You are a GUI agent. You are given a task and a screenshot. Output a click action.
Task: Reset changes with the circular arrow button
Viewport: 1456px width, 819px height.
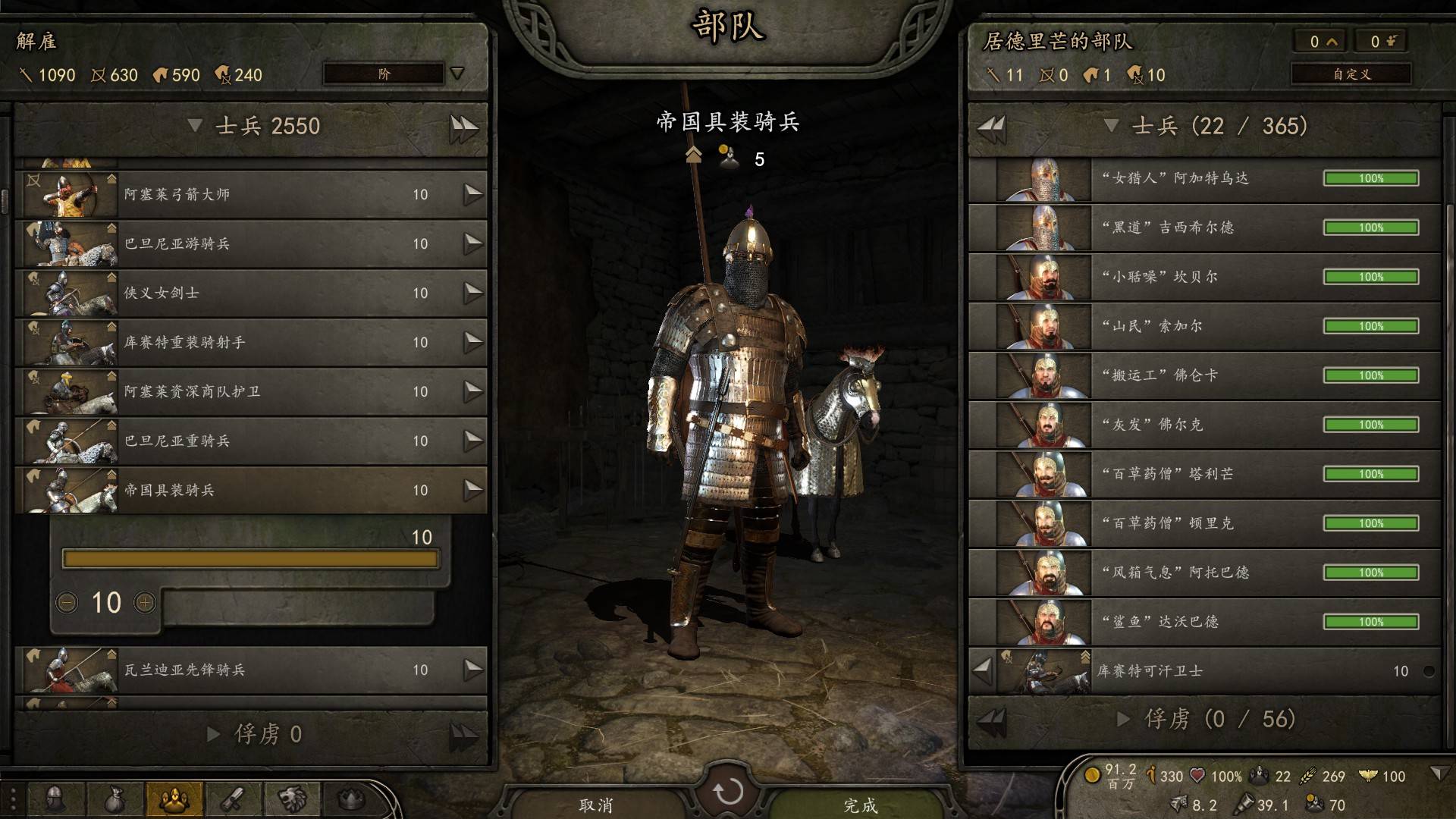tap(728, 792)
